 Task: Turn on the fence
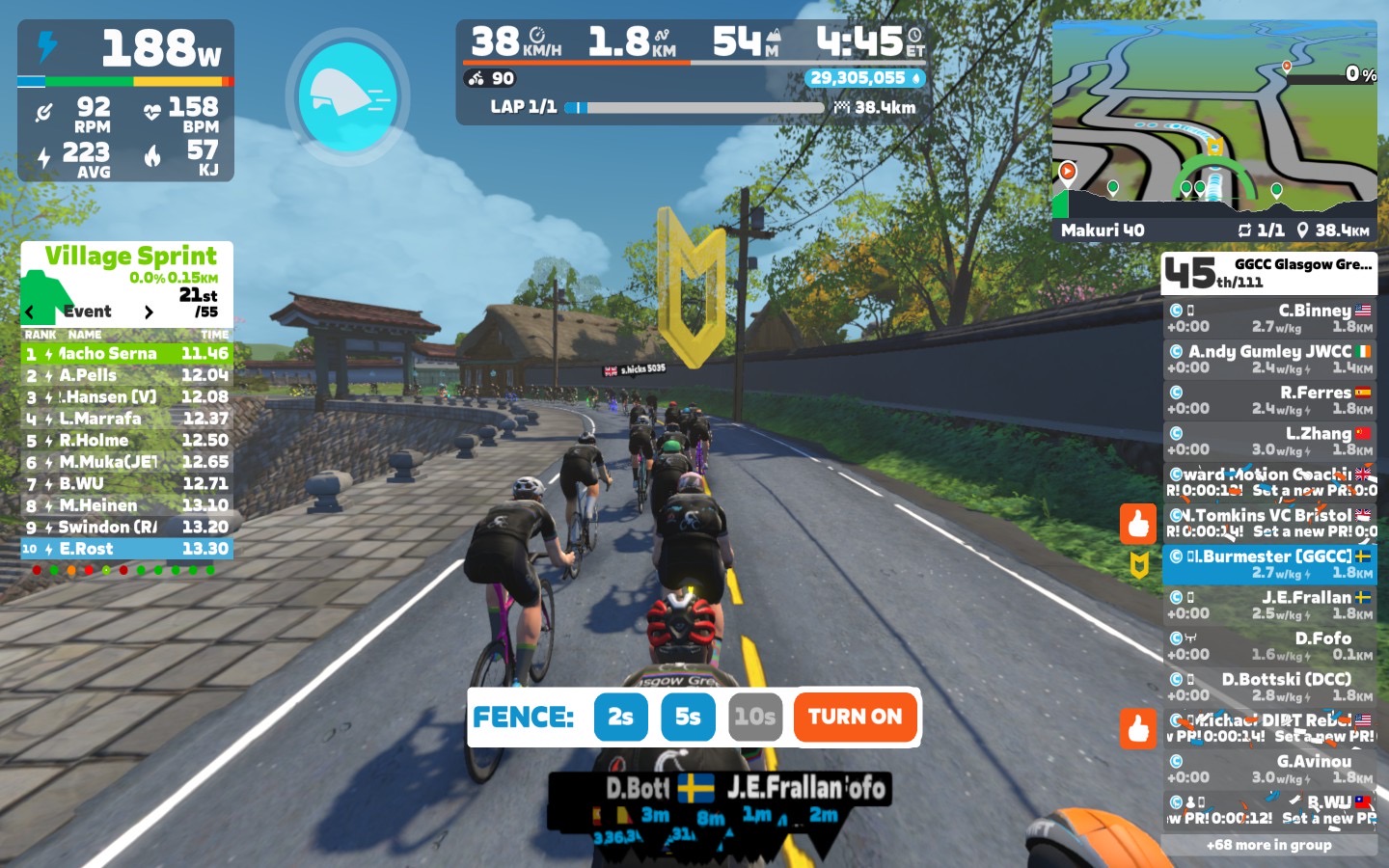(855, 717)
